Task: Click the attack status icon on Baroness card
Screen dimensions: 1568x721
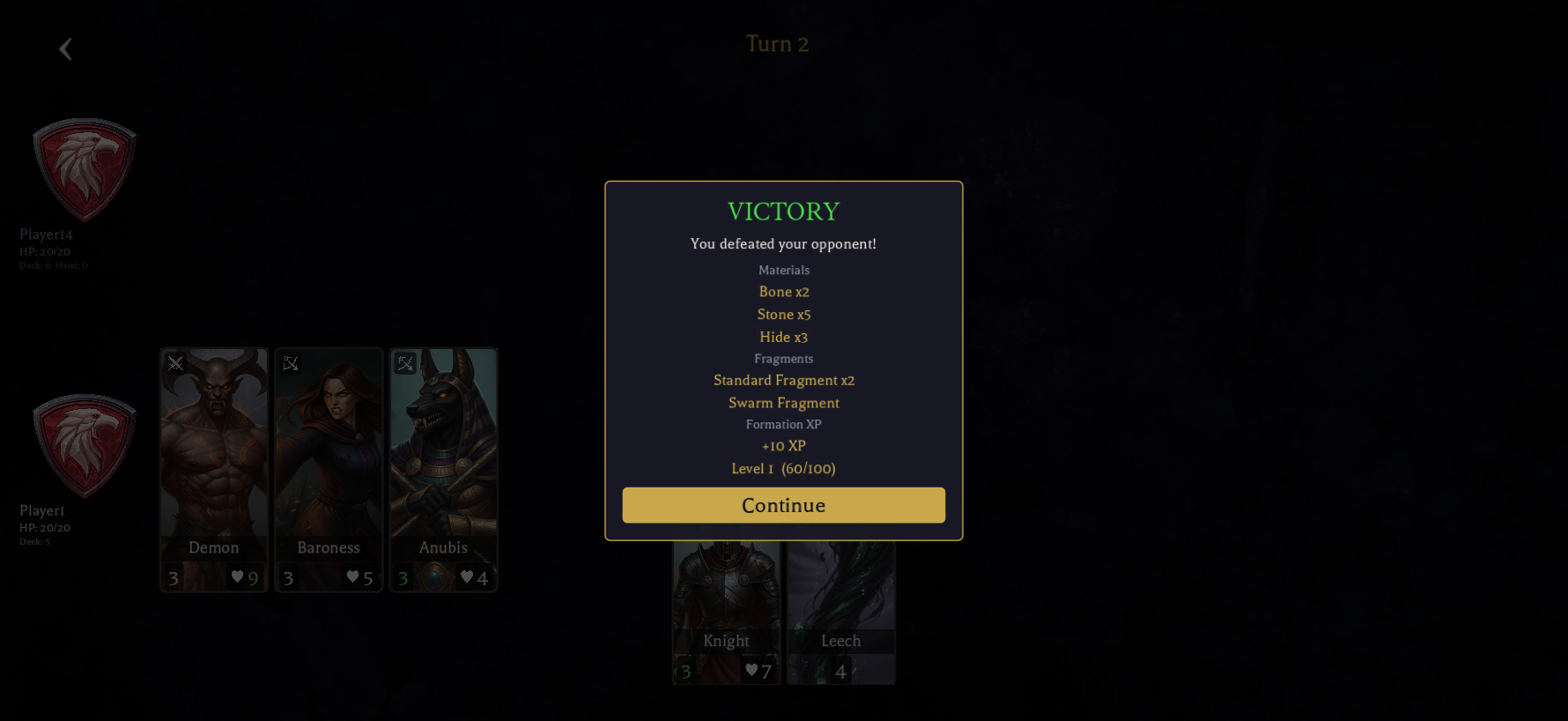Action: [291, 363]
